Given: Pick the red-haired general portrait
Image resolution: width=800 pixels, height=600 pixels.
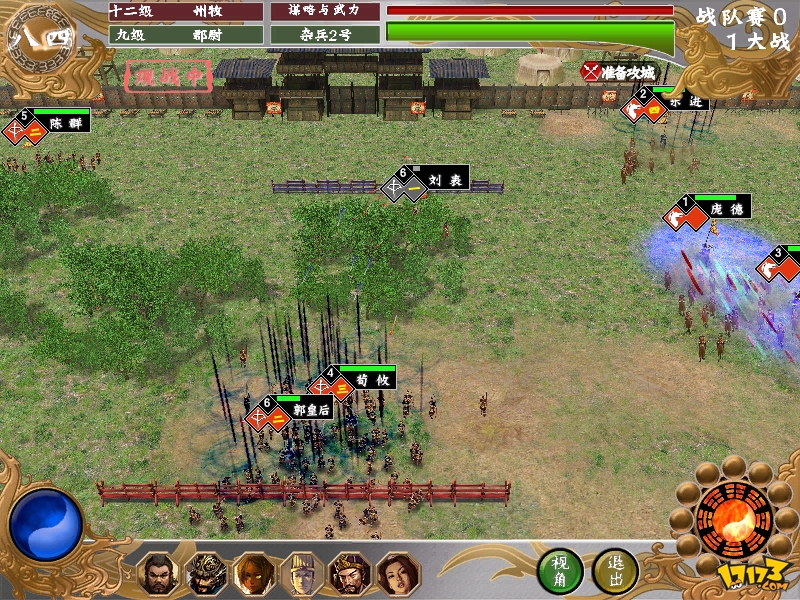Looking at the screenshot, I should (x=253, y=574).
